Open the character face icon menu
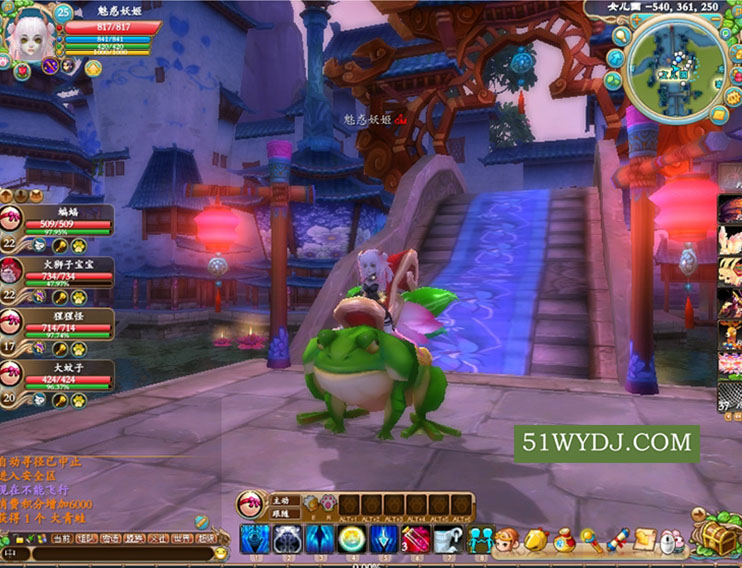 point(507,541)
